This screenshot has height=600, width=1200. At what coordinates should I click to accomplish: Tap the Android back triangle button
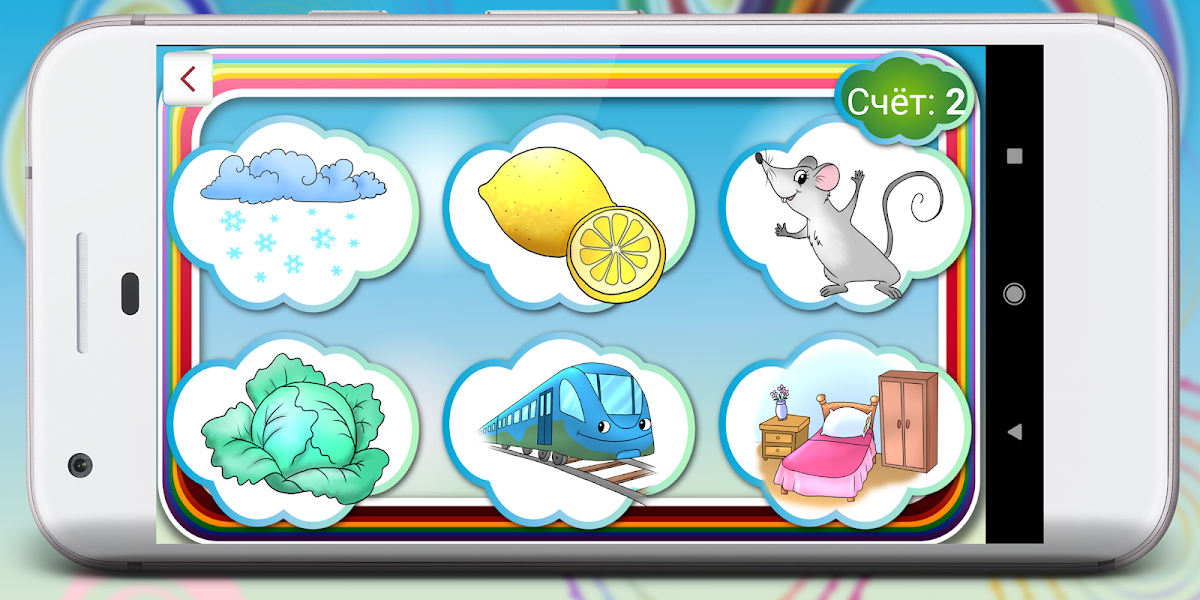click(x=1014, y=432)
